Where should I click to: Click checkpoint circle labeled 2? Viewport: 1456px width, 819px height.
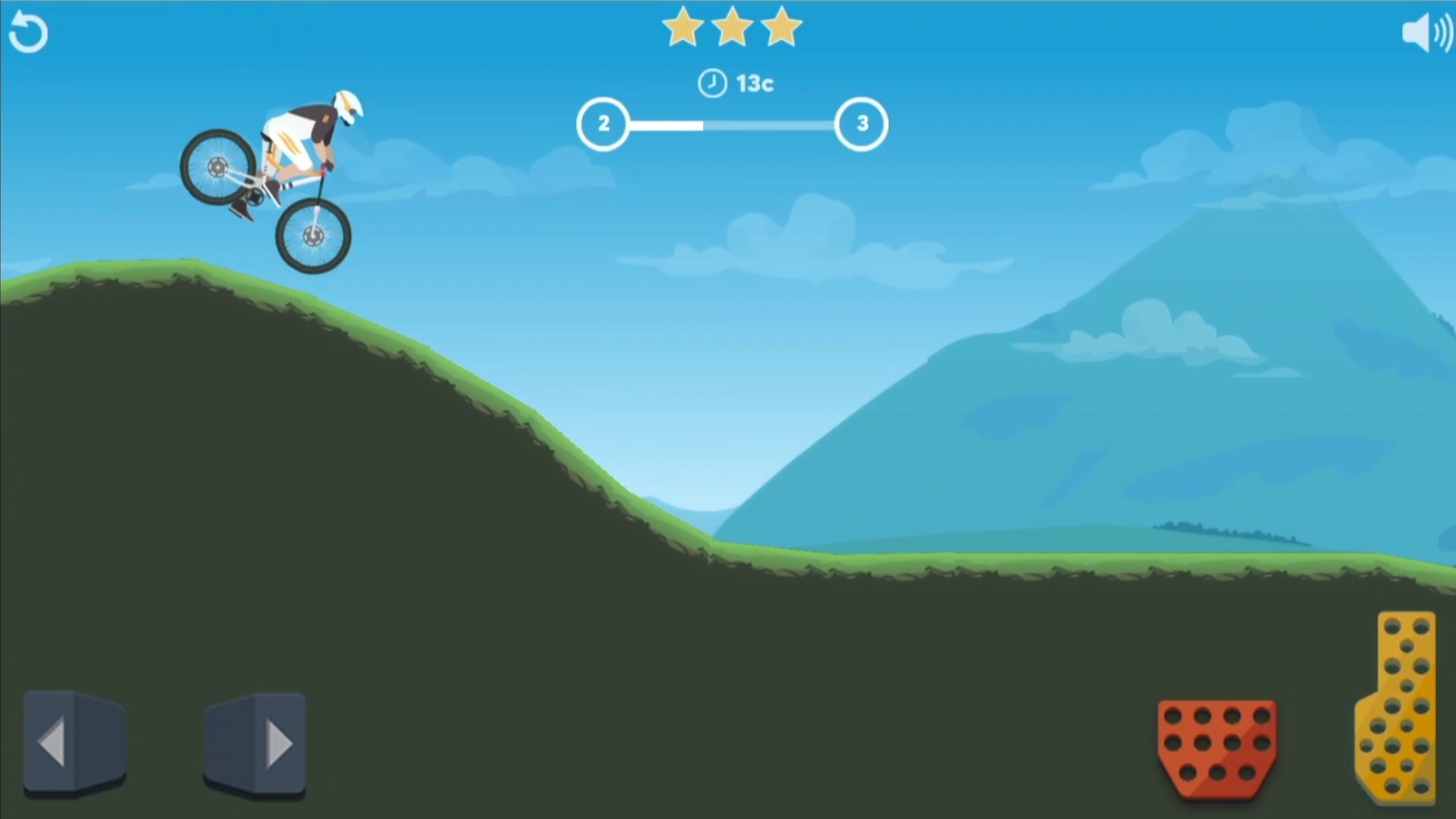pos(604,124)
